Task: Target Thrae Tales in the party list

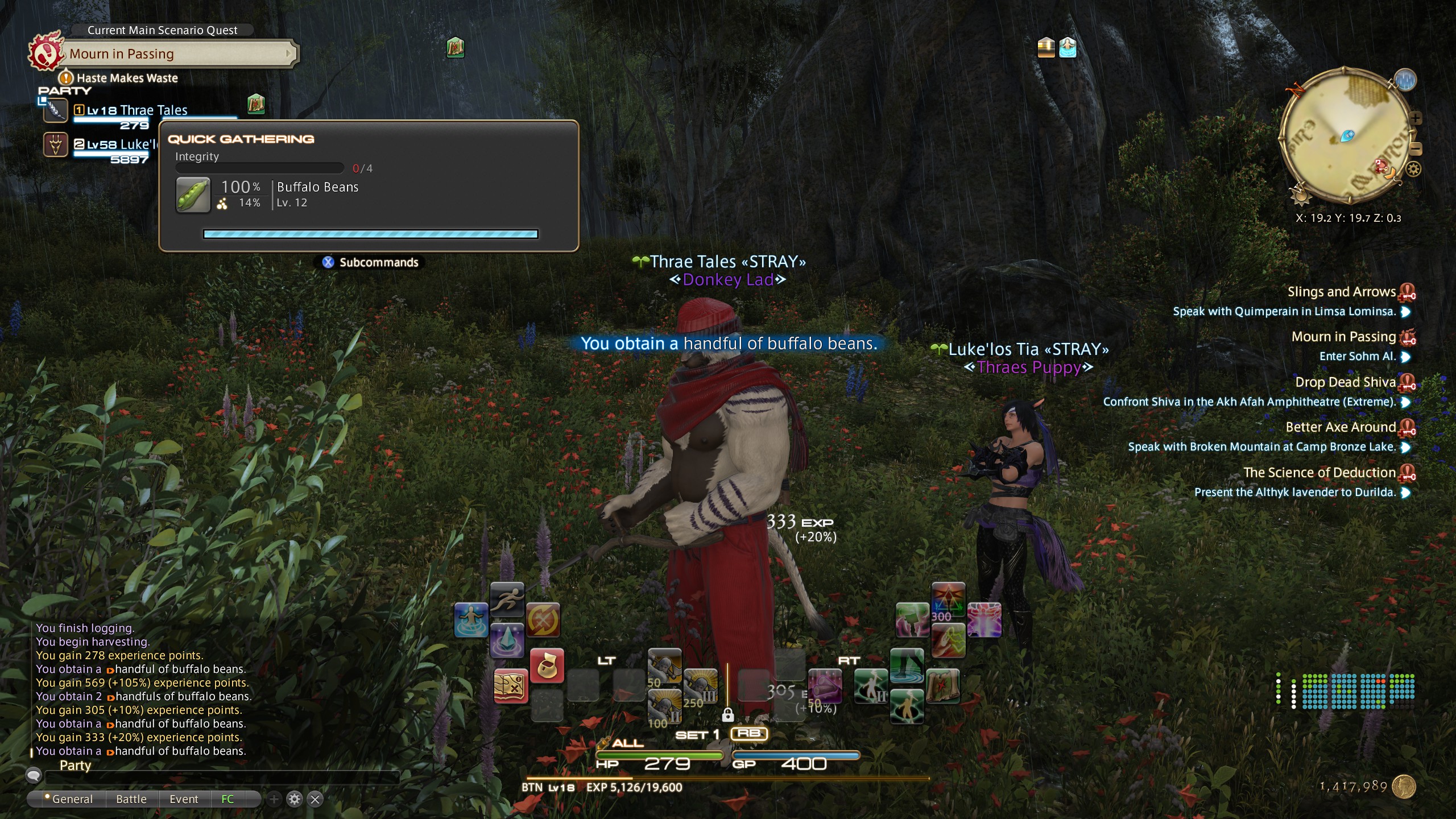Action: pyautogui.click(x=136, y=110)
